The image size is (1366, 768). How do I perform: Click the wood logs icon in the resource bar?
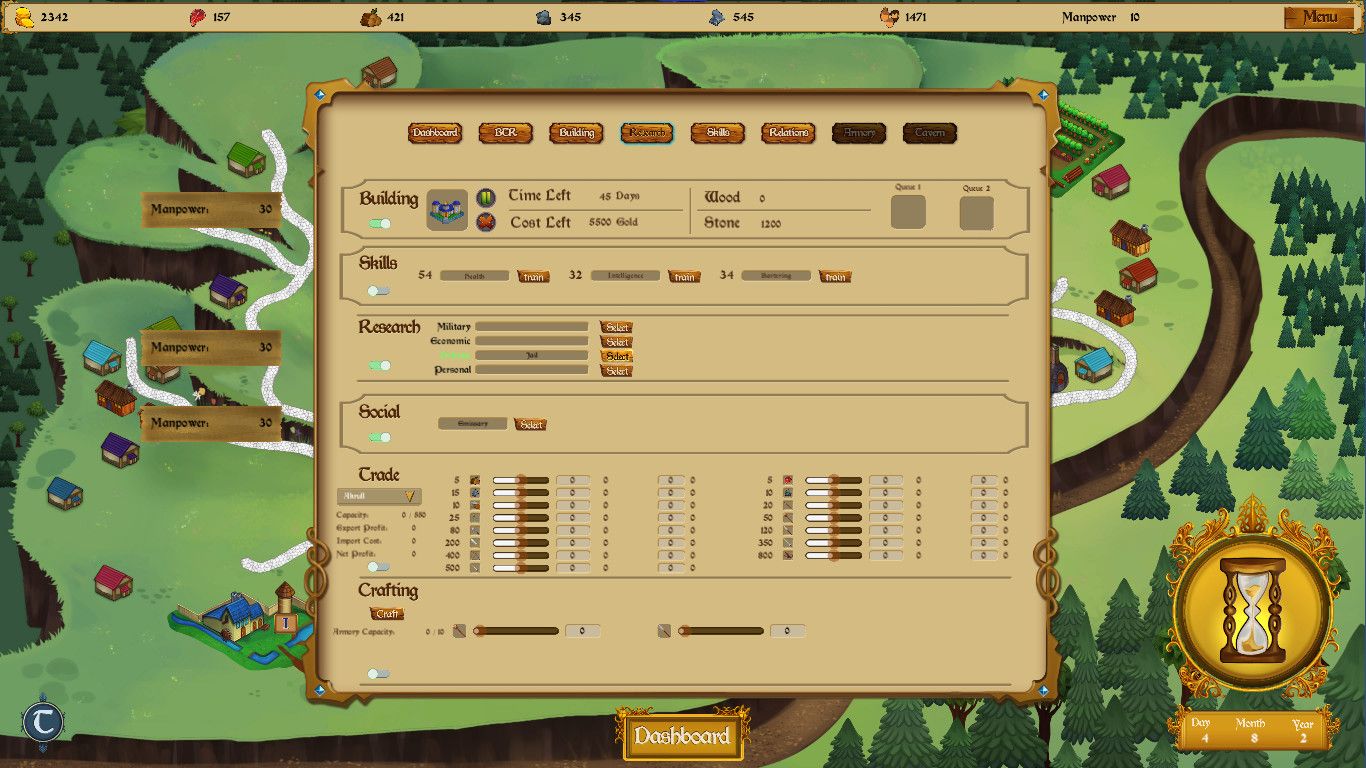pyautogui.click(x=369, y=17)
